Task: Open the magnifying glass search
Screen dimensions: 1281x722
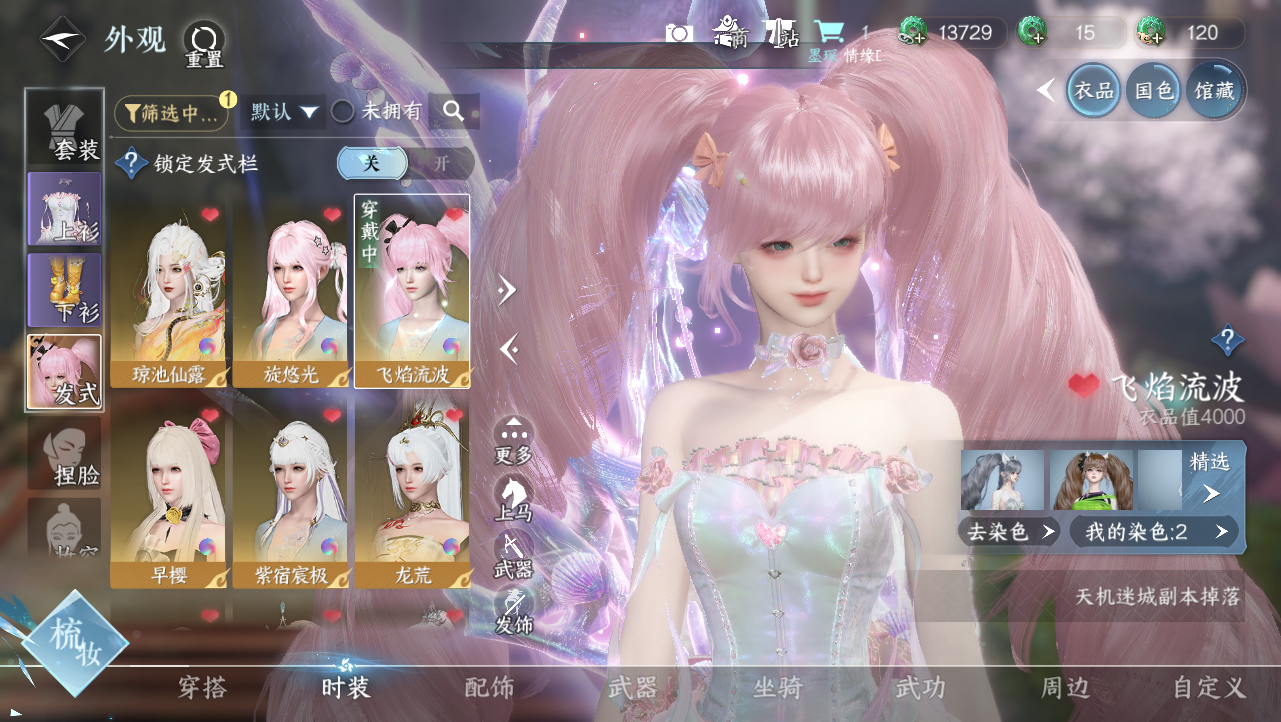Action: (454, 112)
